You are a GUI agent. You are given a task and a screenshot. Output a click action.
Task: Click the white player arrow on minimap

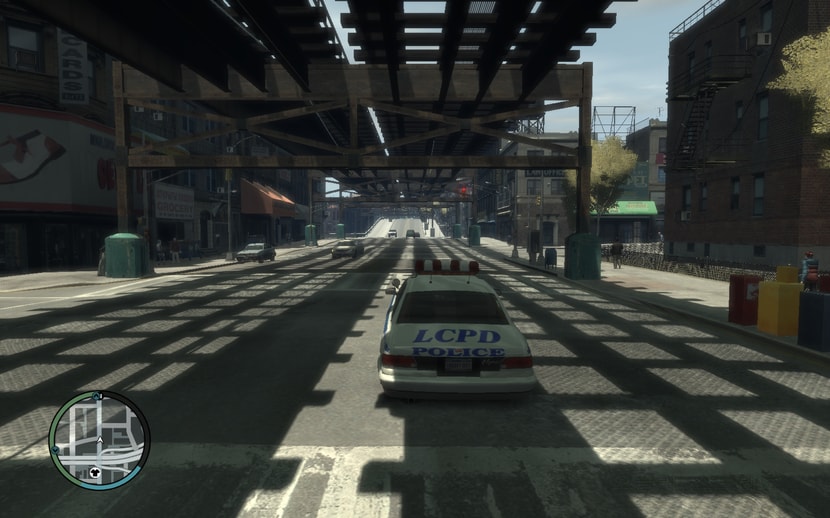[99, 439]
